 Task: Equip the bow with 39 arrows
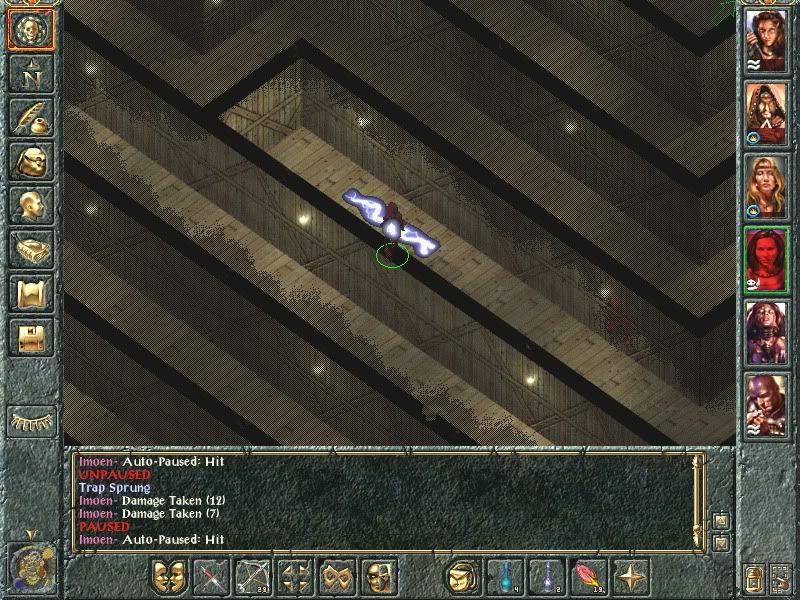point(254,577)
